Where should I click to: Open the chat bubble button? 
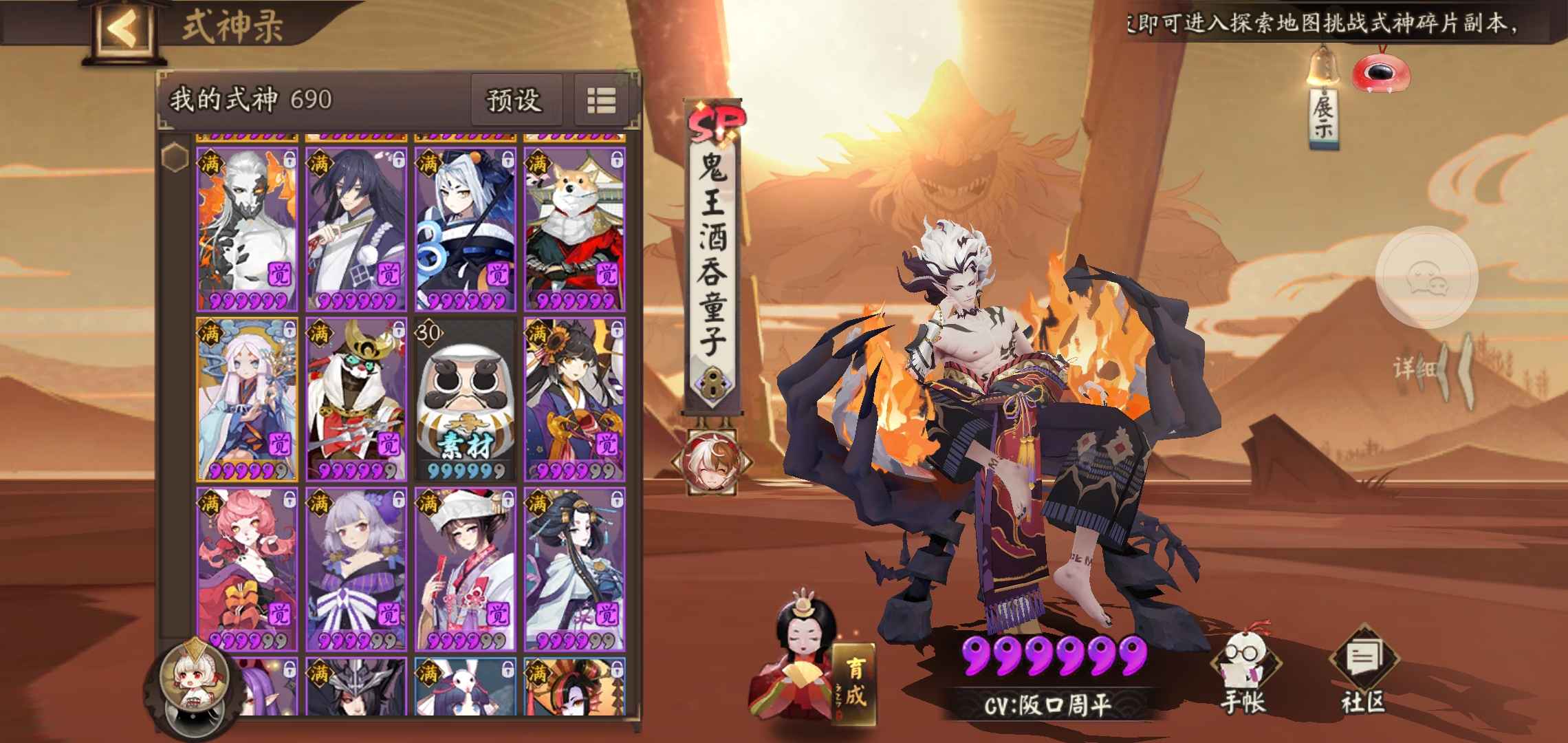pos(1426,277)
